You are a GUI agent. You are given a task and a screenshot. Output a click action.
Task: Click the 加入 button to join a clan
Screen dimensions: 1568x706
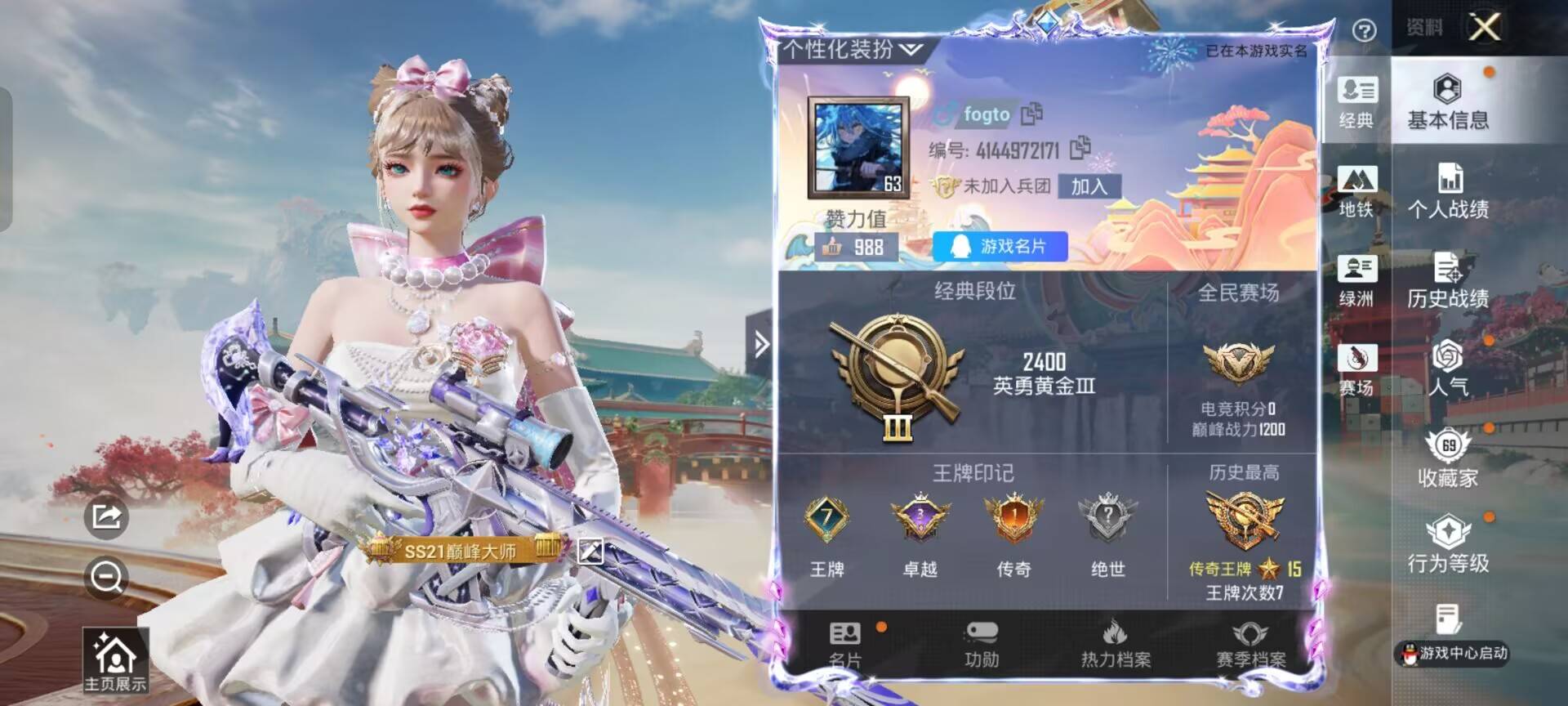pos(1089,186)
